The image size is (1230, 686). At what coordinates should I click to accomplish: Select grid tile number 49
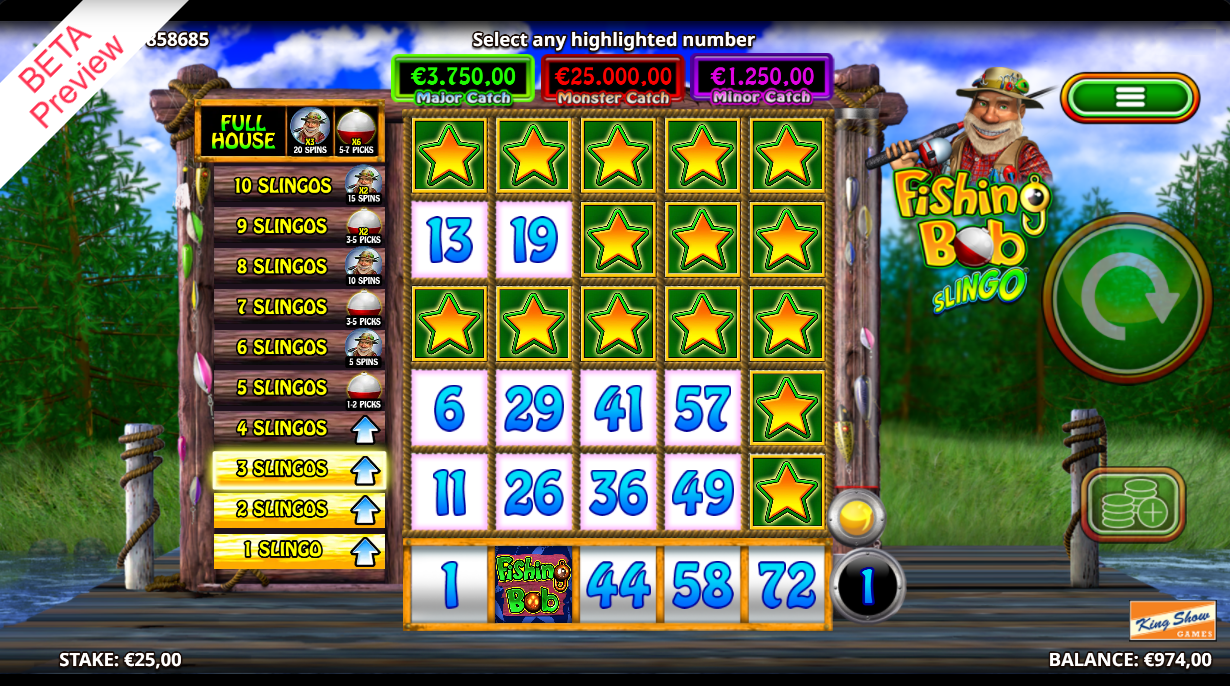[x=703, y=492]
